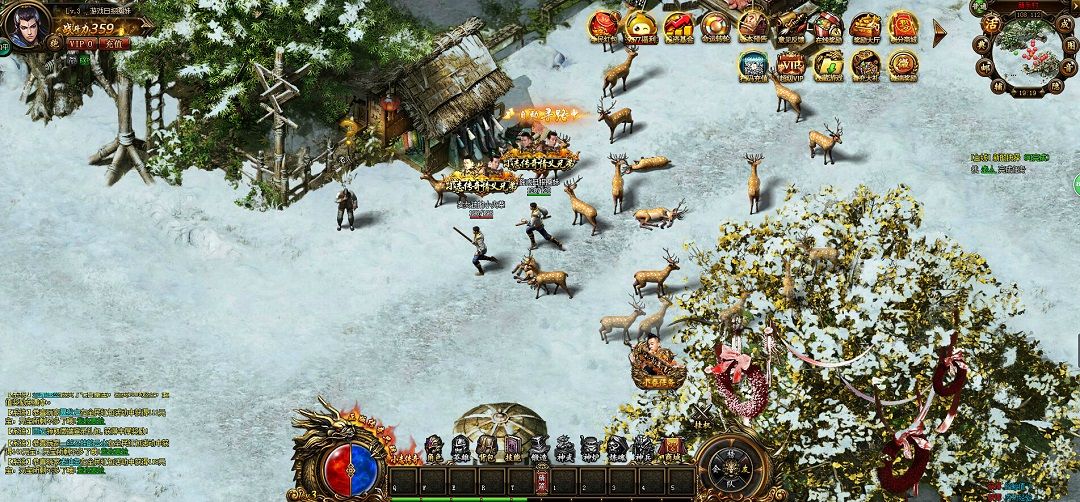Open the 商城 shop menu

[x=670, y=447]
